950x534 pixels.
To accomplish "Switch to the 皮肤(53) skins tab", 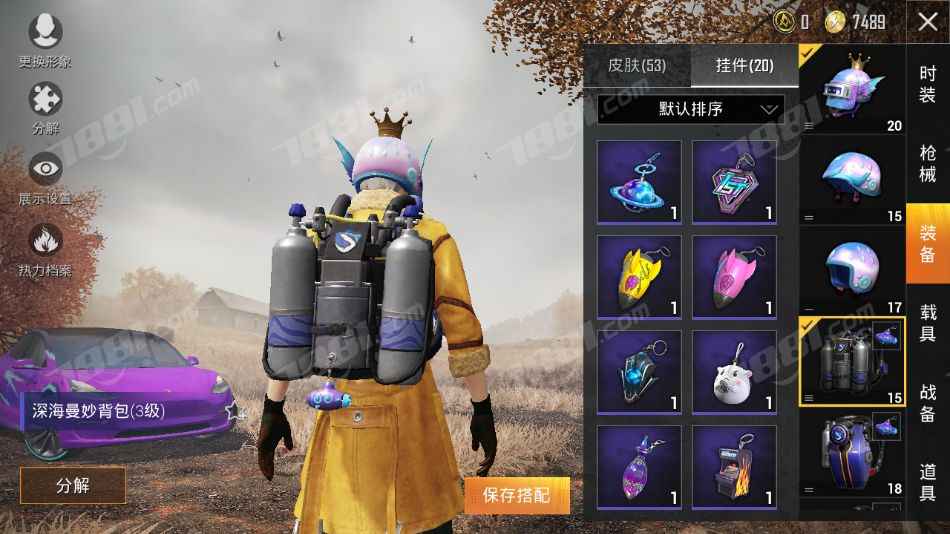I will [636, 66].
